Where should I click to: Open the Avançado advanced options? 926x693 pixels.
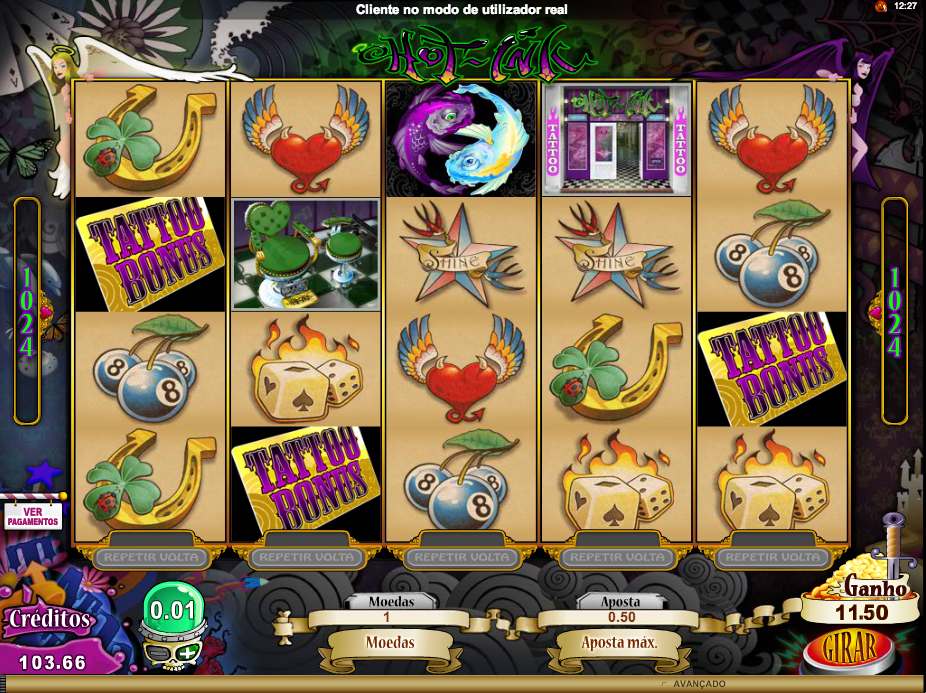[x=699, y=684]
